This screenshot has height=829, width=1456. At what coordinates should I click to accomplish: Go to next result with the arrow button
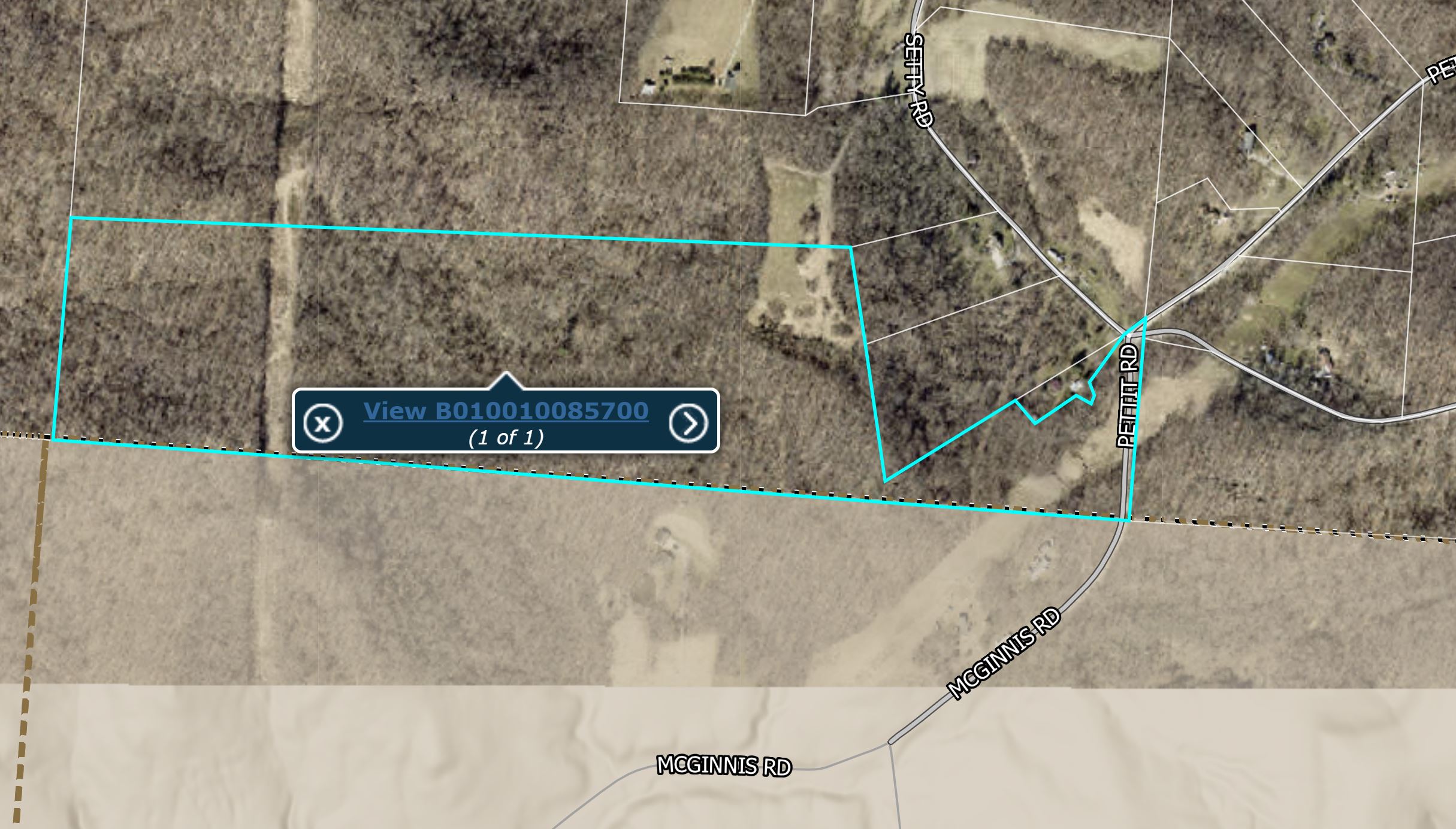click(x=688, y=423)
